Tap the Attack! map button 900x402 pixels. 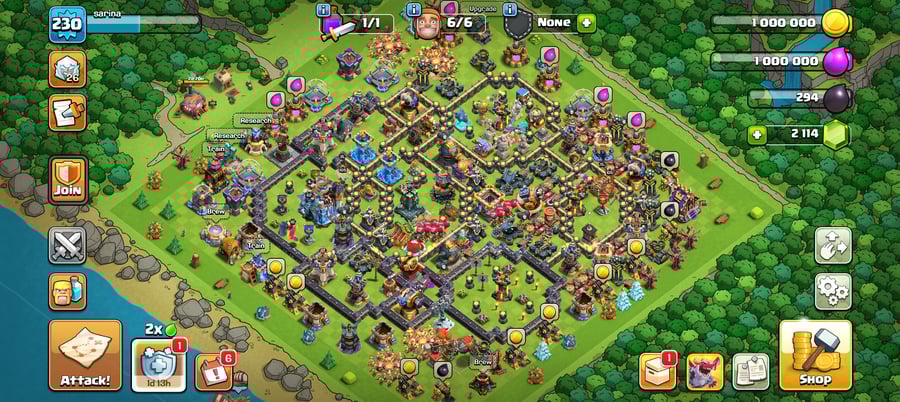point(85,355)
